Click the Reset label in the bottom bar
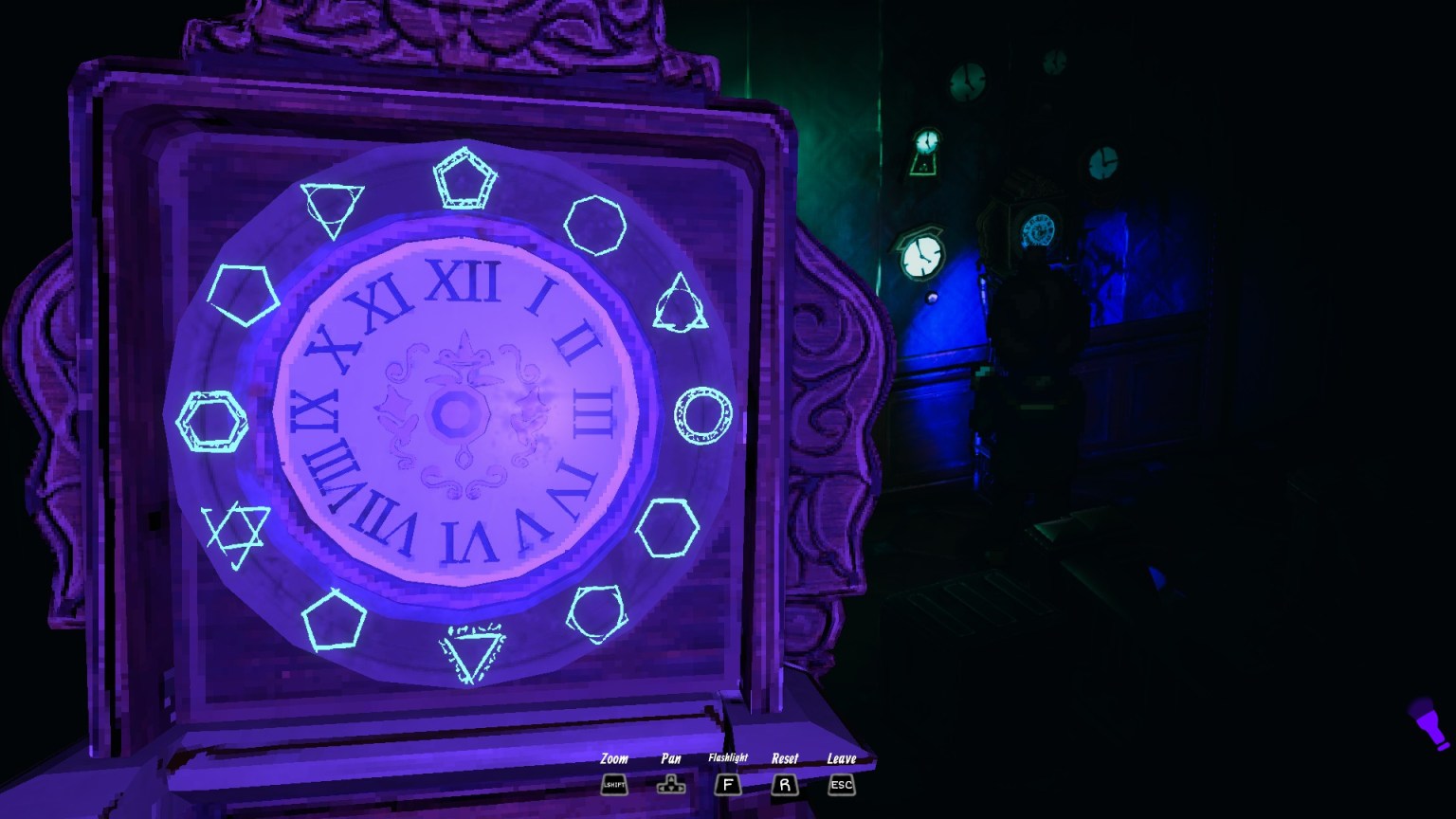Image resolution: width=1456 pixels, height=819 pixels. 785,759
